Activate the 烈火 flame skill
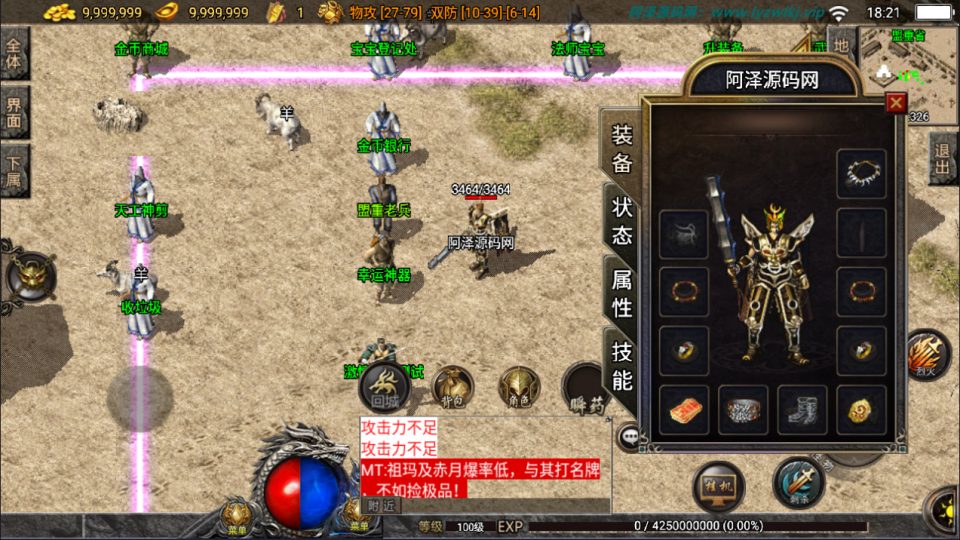This screenshot has width=960, height=540. [928, 356]
